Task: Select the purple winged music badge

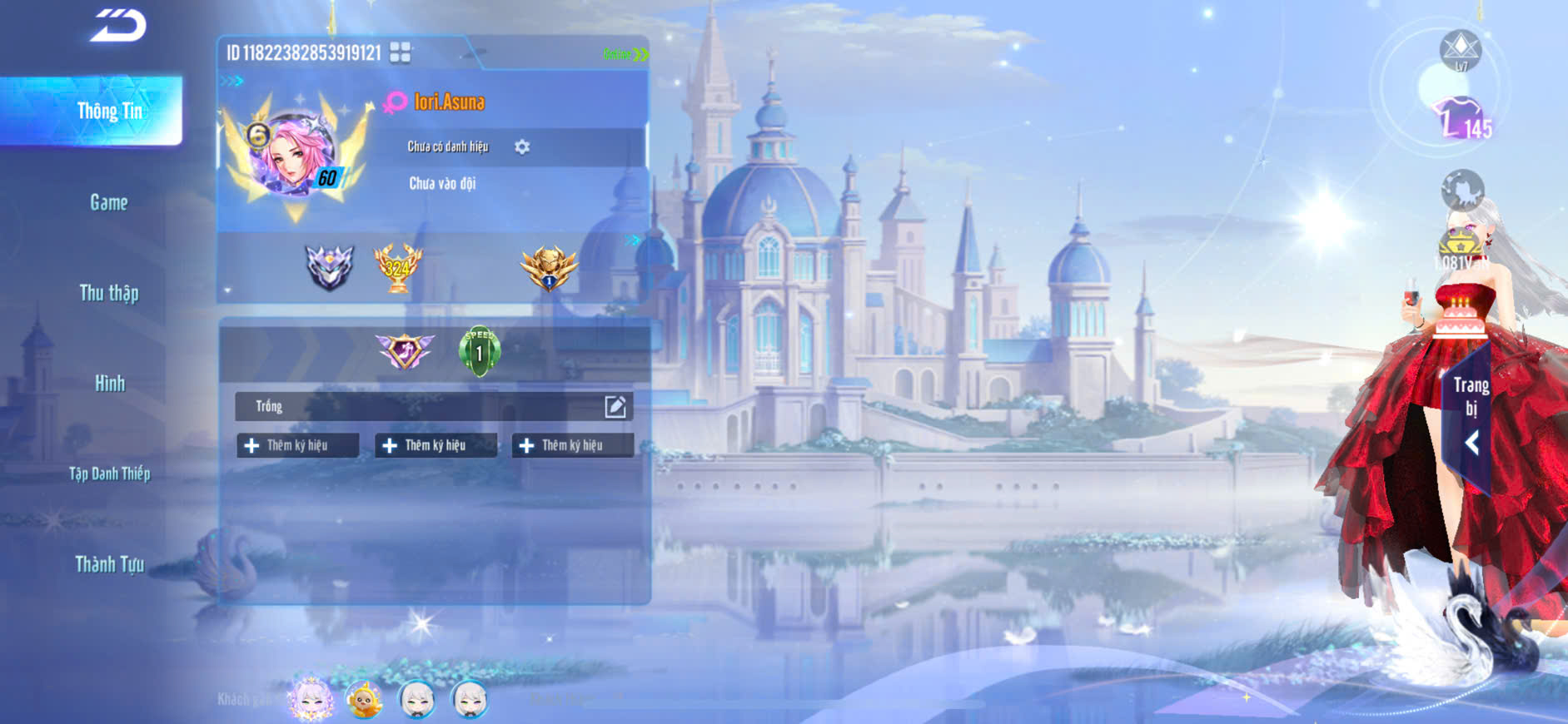Action: [405, 350]
